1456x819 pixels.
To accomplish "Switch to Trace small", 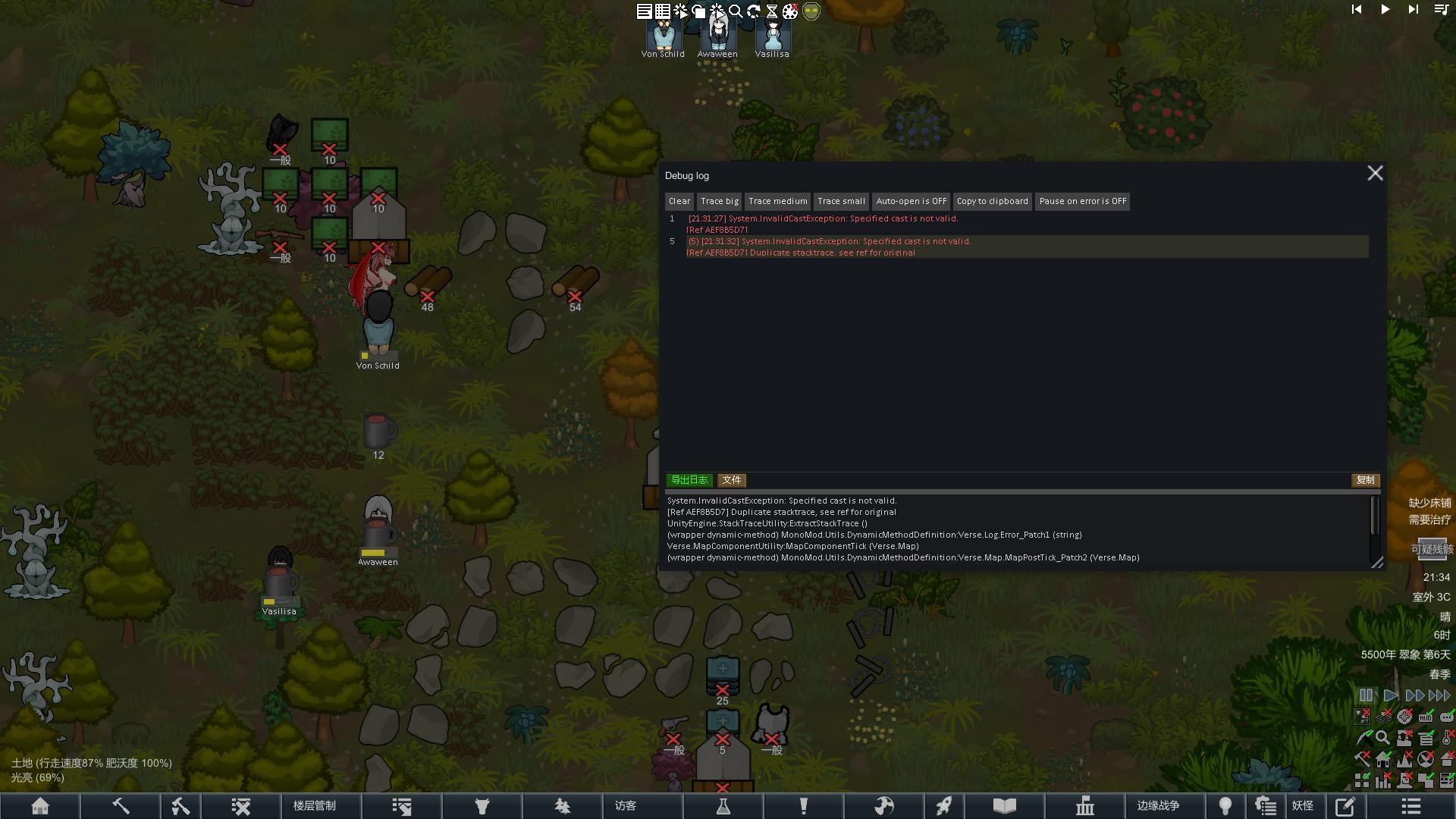I will (841, 202).
